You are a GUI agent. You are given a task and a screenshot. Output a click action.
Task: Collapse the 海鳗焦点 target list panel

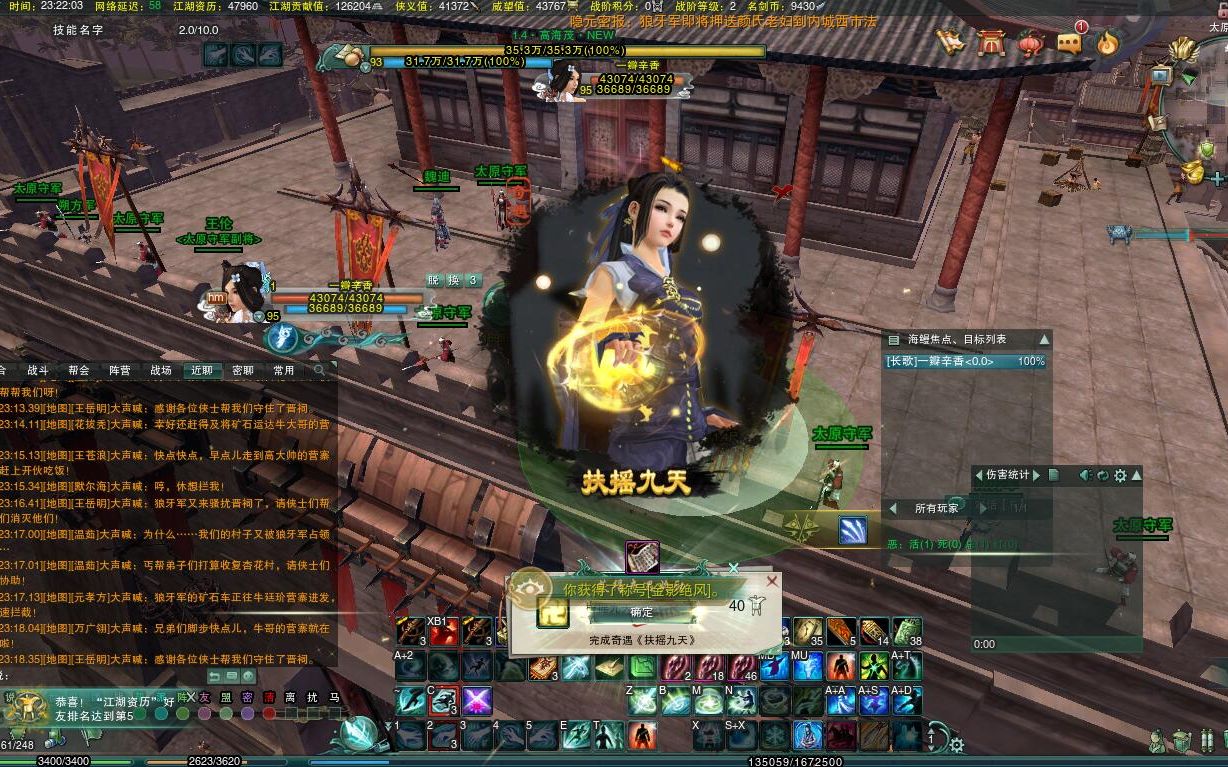click(x=1043, y=340)
